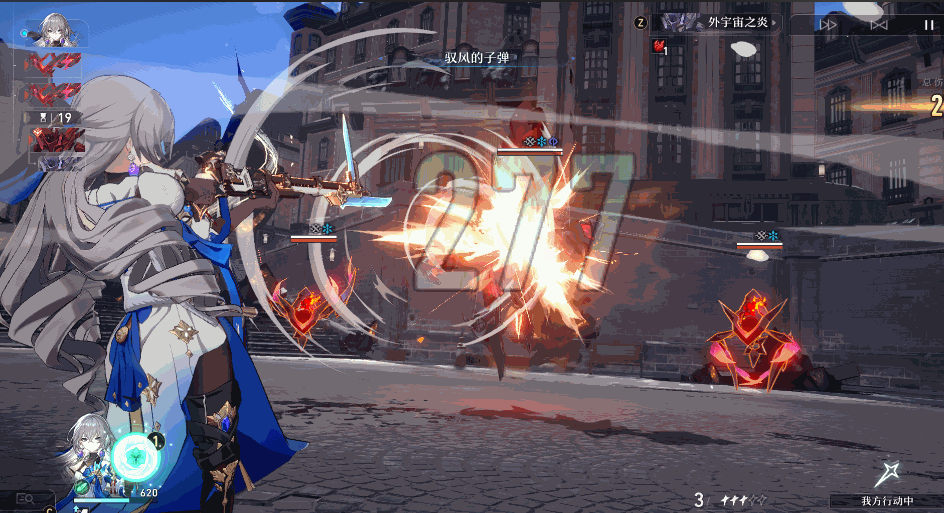Image resolution: width=944 pixels, height=513 pixels.
Task: Select the crystal-marked enemy portrait in turn order
Action: coord(56,139)
